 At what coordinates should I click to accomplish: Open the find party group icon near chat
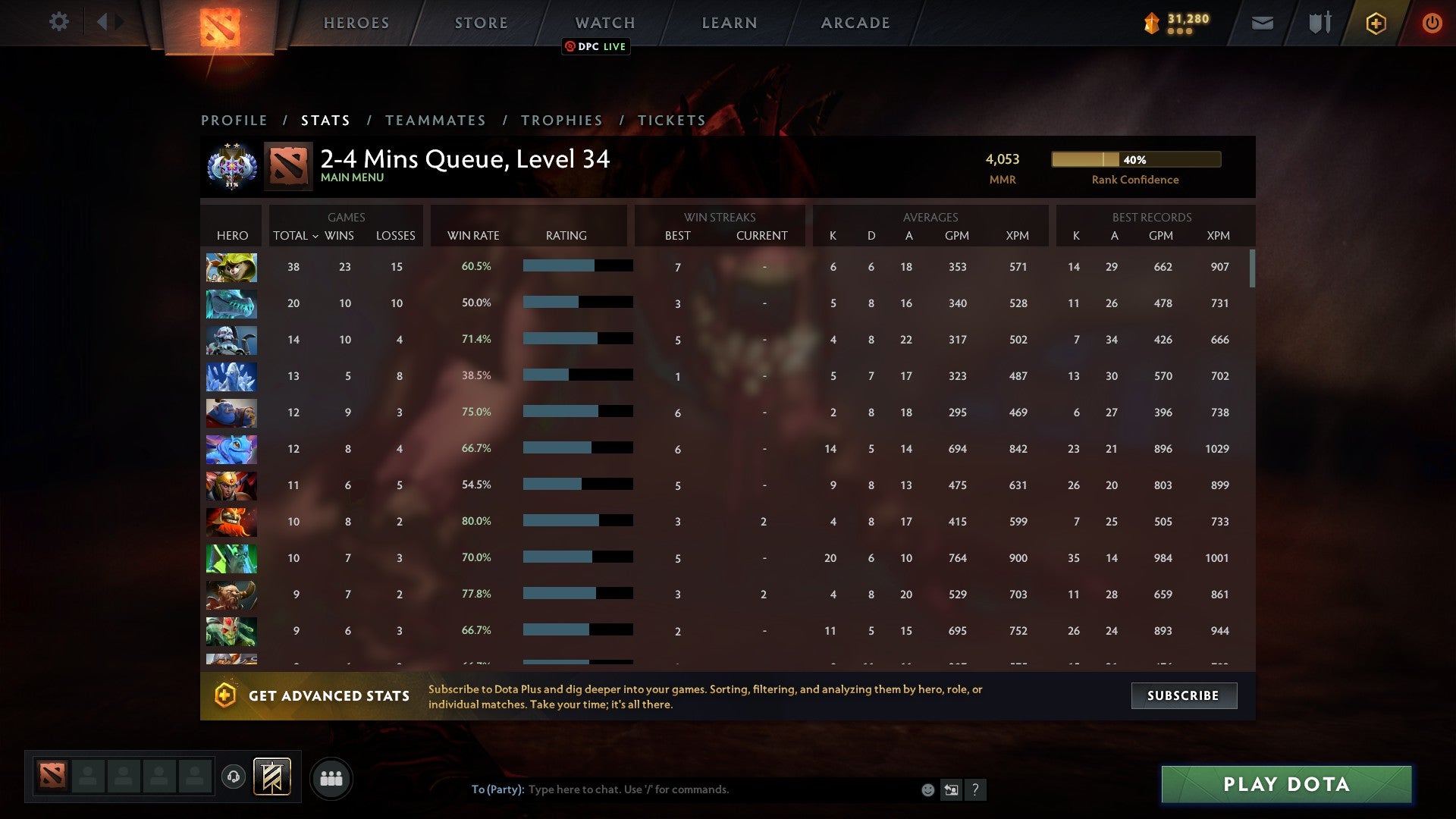331,777
